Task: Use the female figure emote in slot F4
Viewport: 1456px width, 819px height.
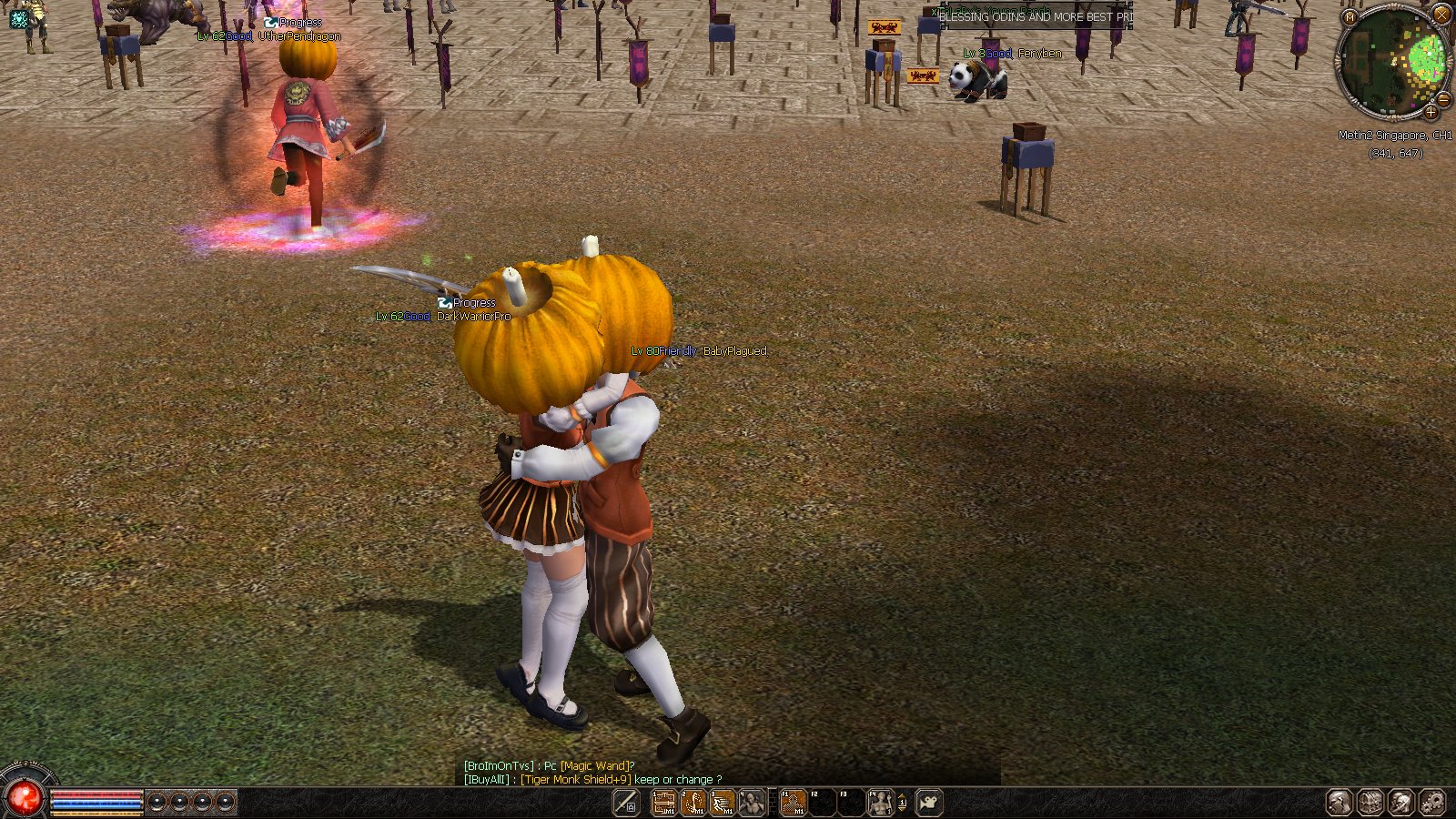Action: coord(880,803)
